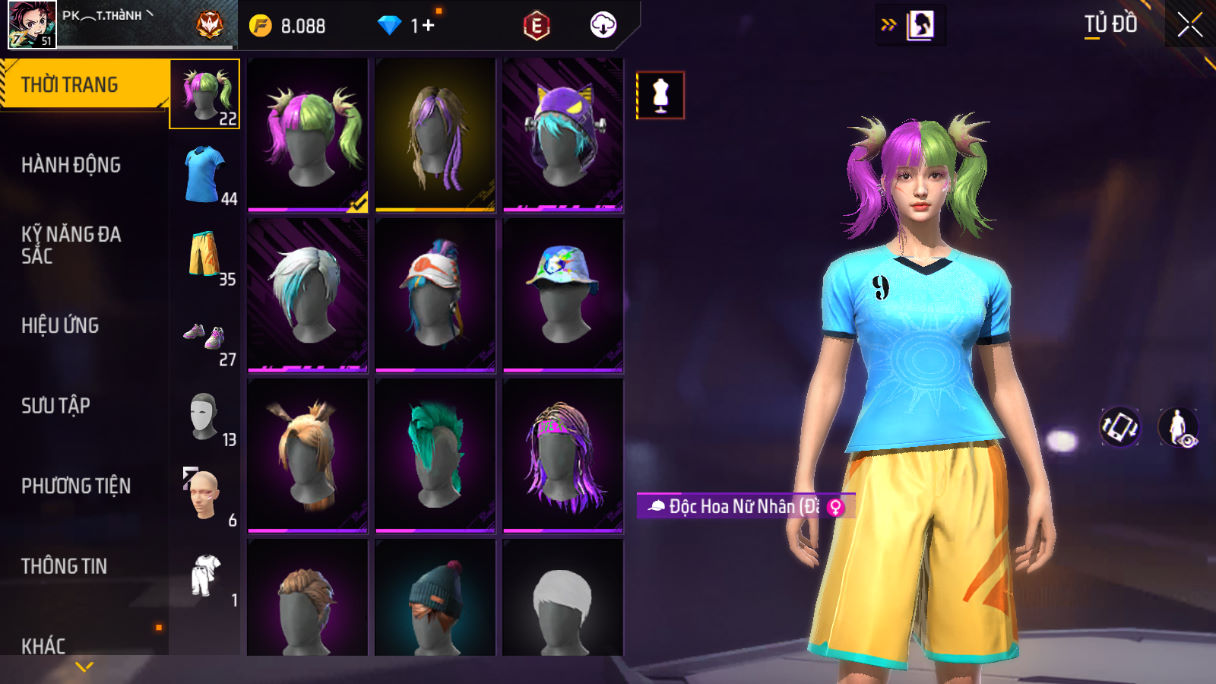Equip the purple cat-ear hood headwear
1216x684 pixels.
[563, 134]
